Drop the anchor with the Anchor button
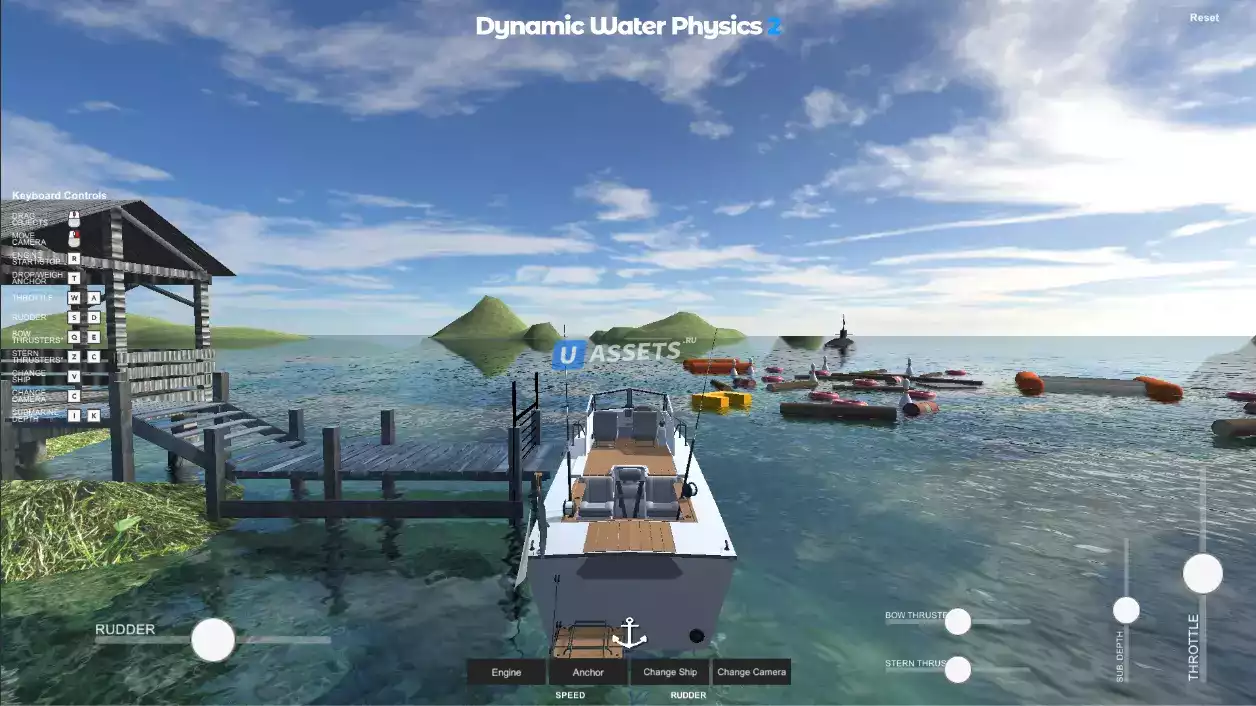The image size is (1256, 706). pos(588,672)
